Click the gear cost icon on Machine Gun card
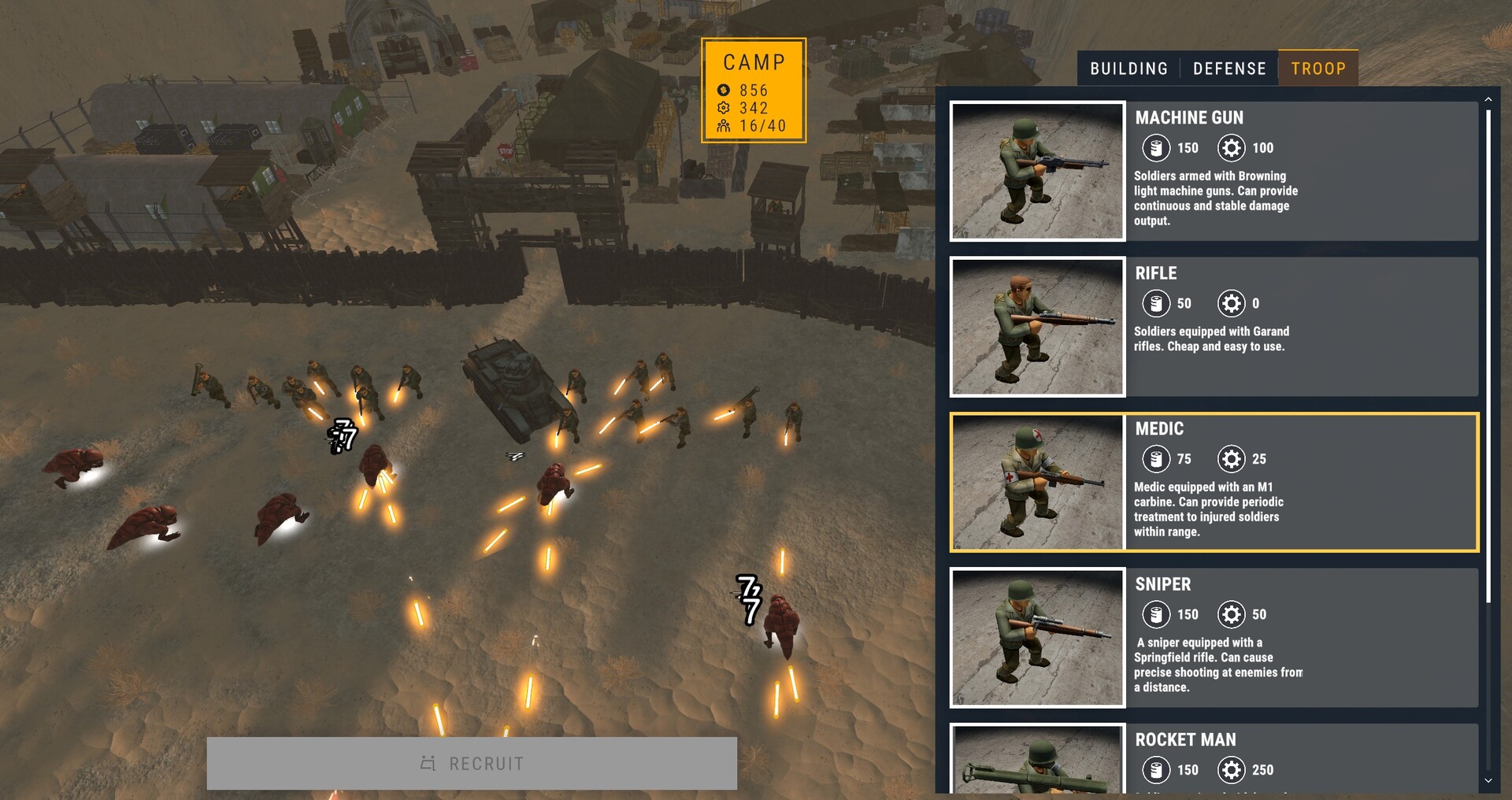 click(1233, 148)
